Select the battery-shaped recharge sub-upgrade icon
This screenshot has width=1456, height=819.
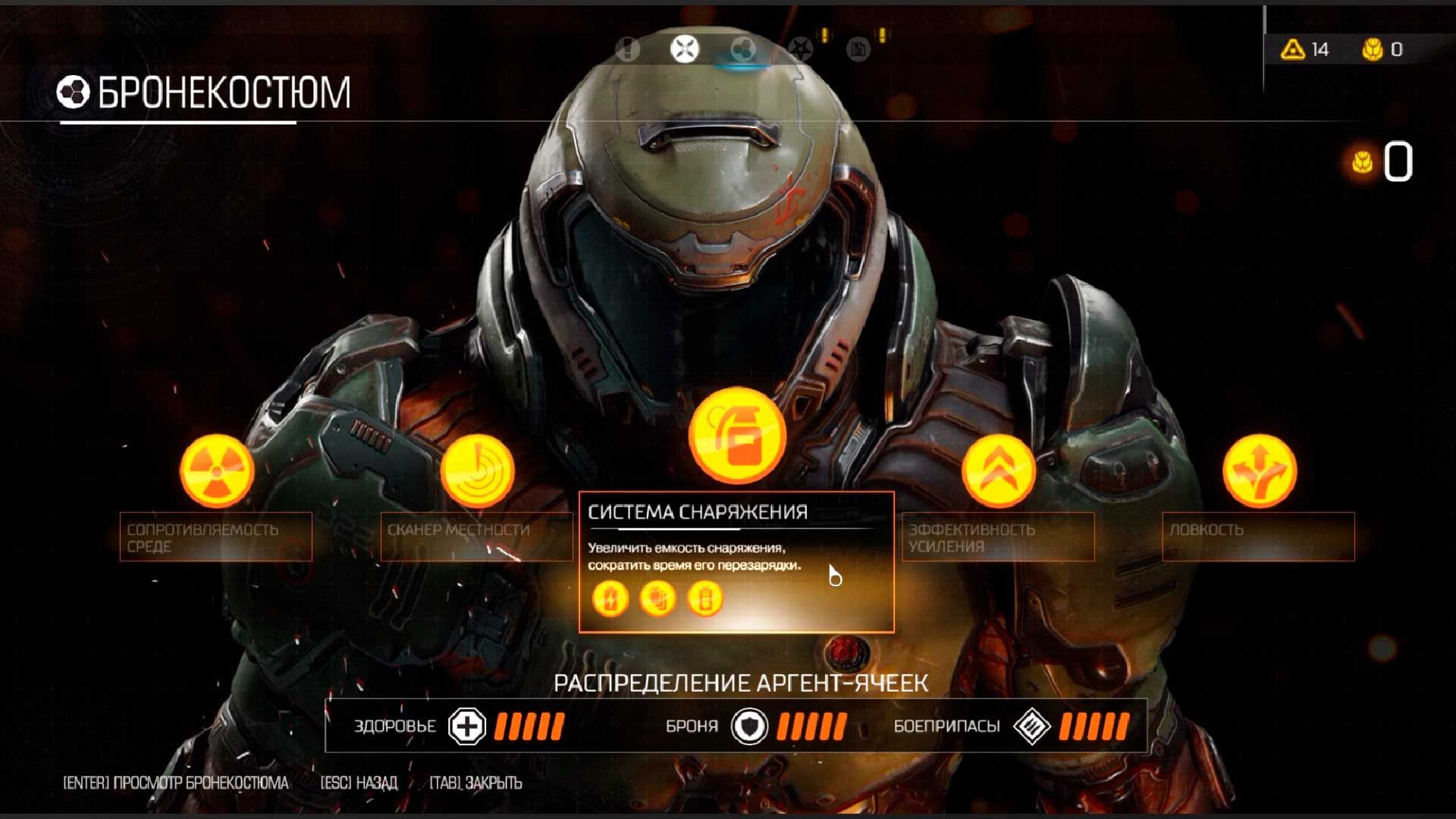click(704, 598)
